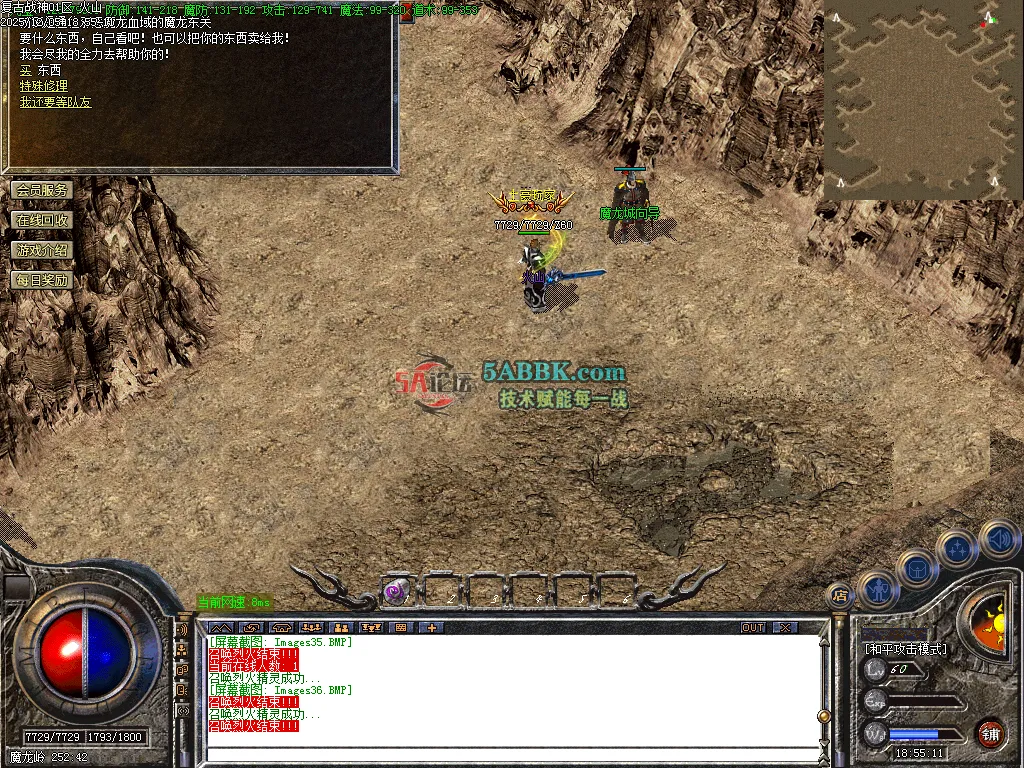This screenshot has width=1024, height=768.
Task: Choose the 买东西 (buy items) dialogue option
Action: coord(40,71)
